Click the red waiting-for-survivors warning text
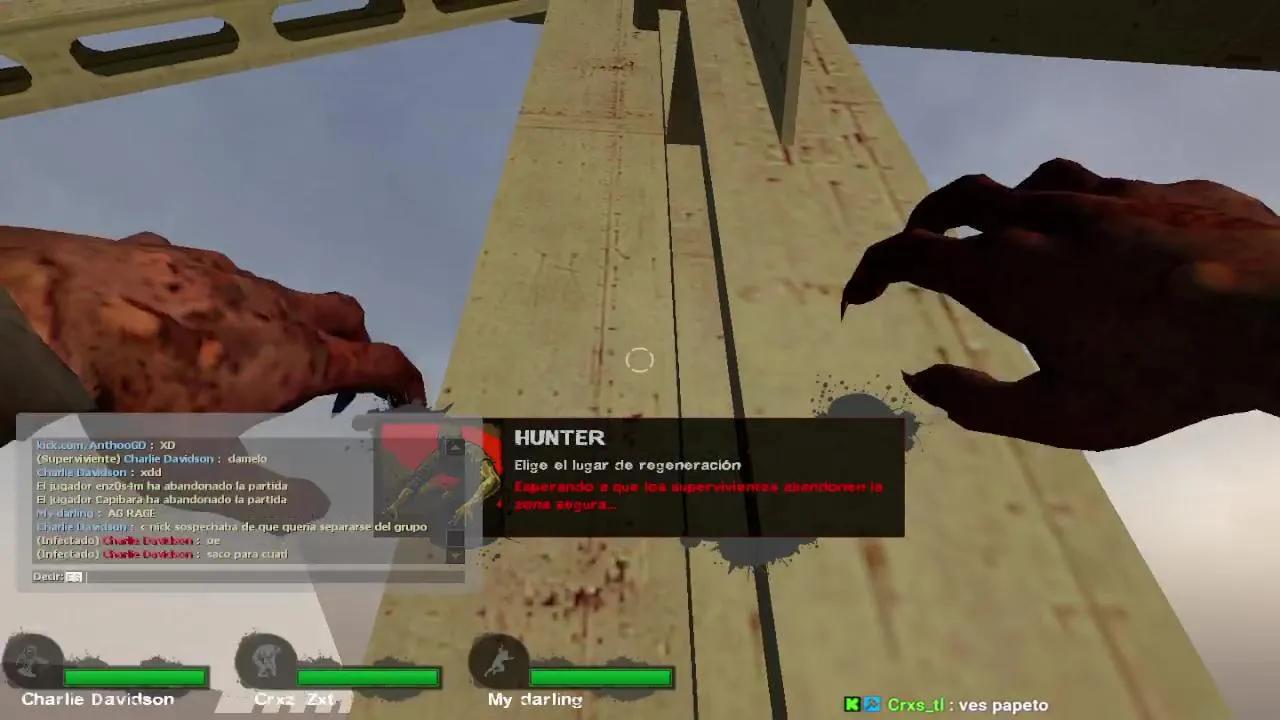The width and height of the screenshot is (1280, 720). click(695, 493)
